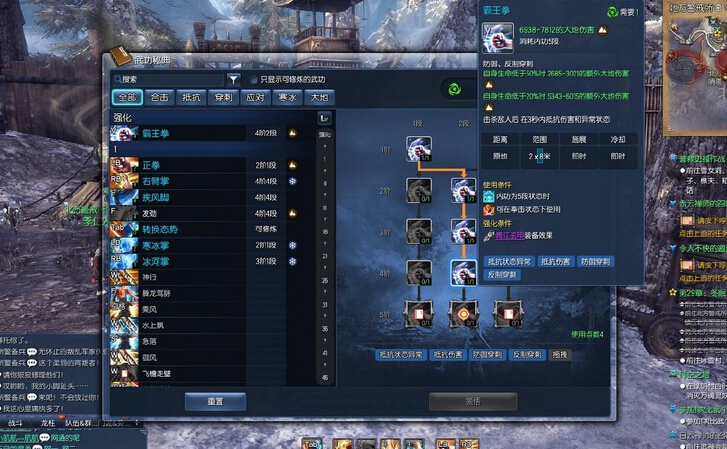Switch to the 合击 tab

point(158,97)
